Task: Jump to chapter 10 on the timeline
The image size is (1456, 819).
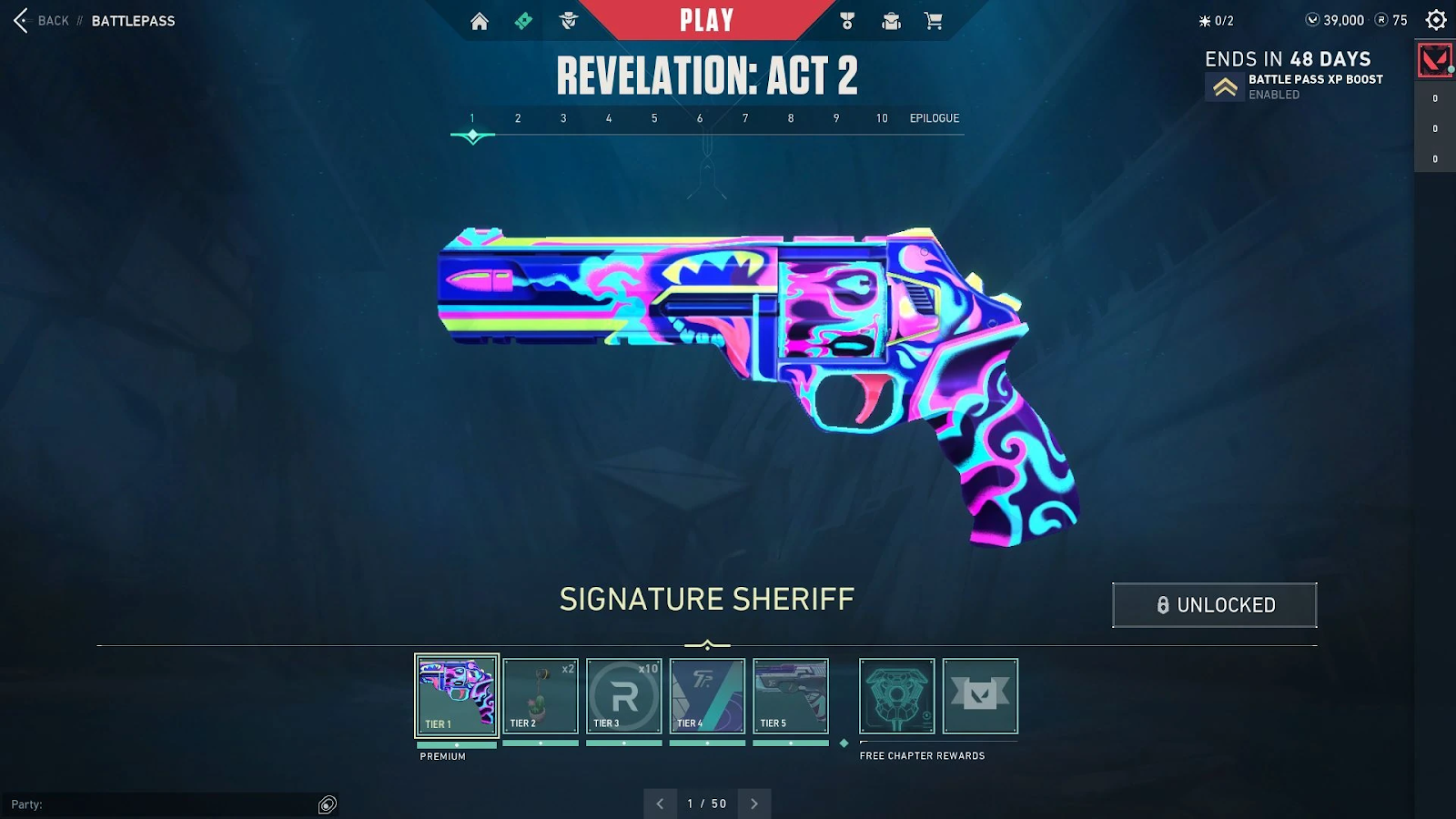Action: tap(882, 118)
